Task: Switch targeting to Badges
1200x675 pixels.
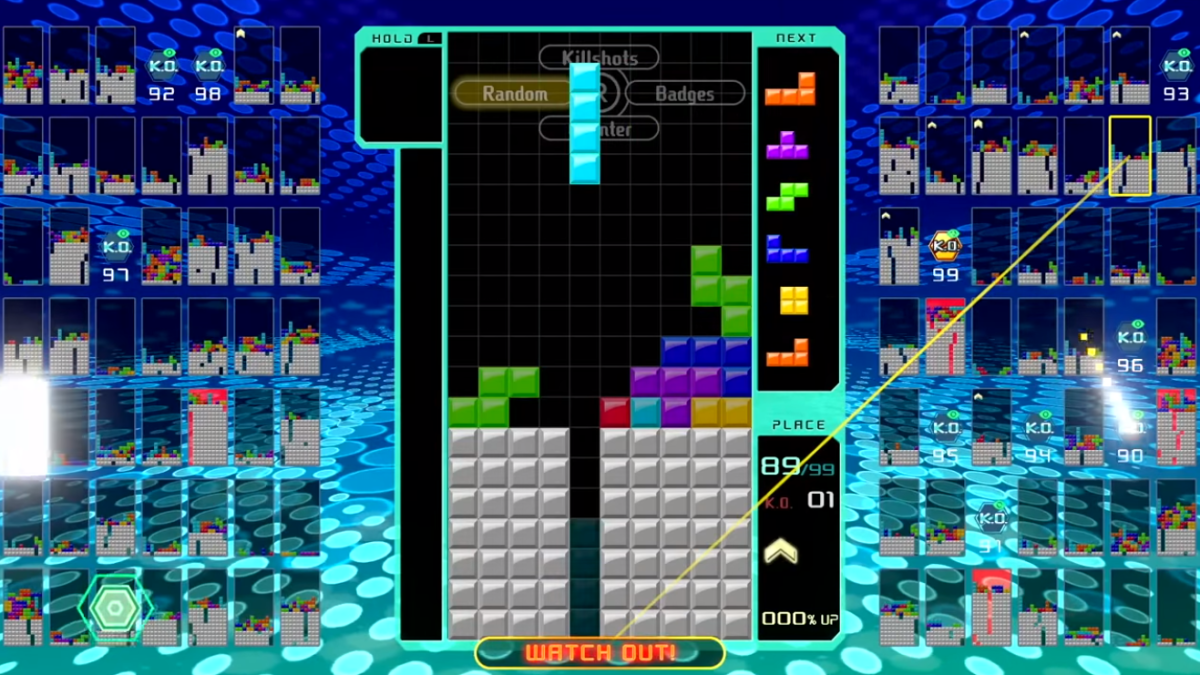Action: tap(685, 93)
